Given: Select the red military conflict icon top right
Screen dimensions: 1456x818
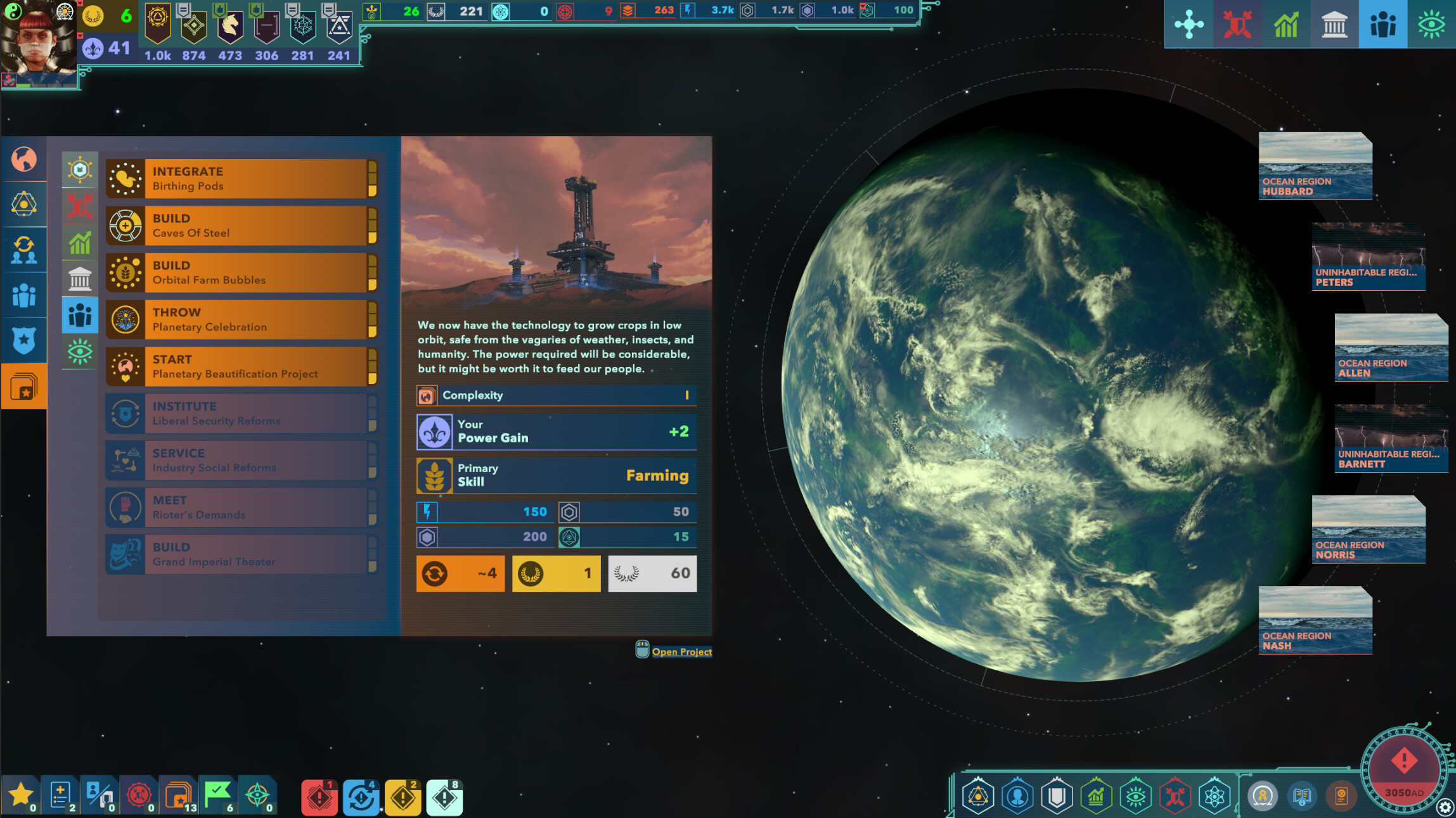Looking at the screenshot, I should click(1237, 23).
